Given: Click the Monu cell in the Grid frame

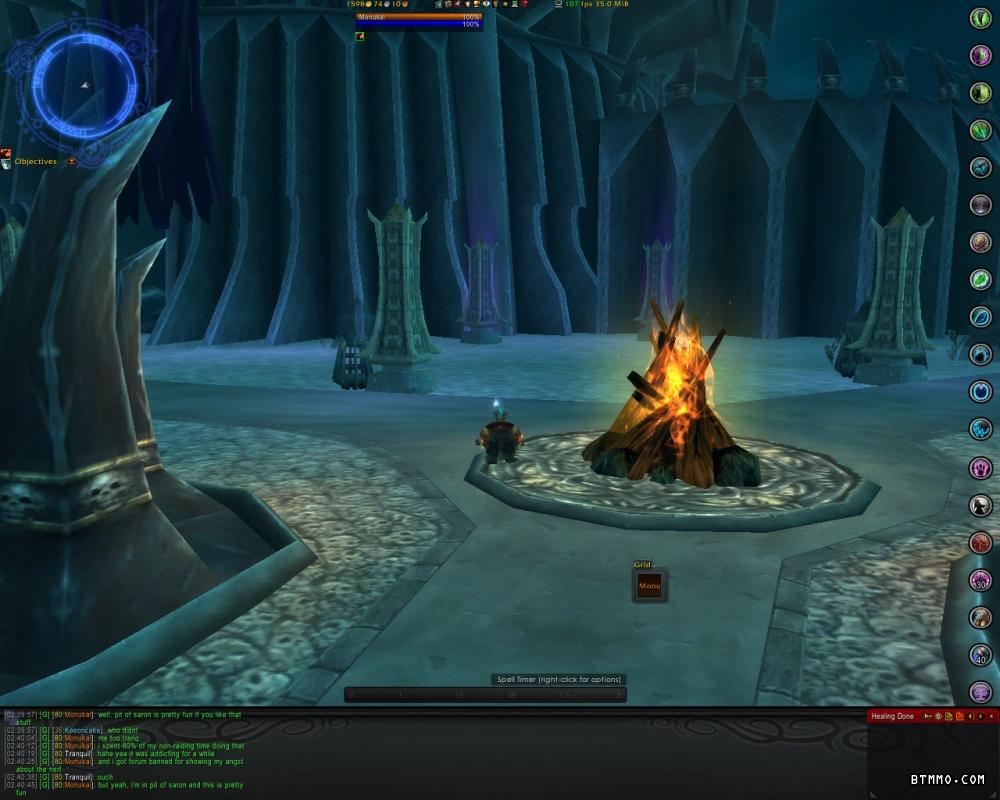Looking at the screenshot, I should (650, 586).
